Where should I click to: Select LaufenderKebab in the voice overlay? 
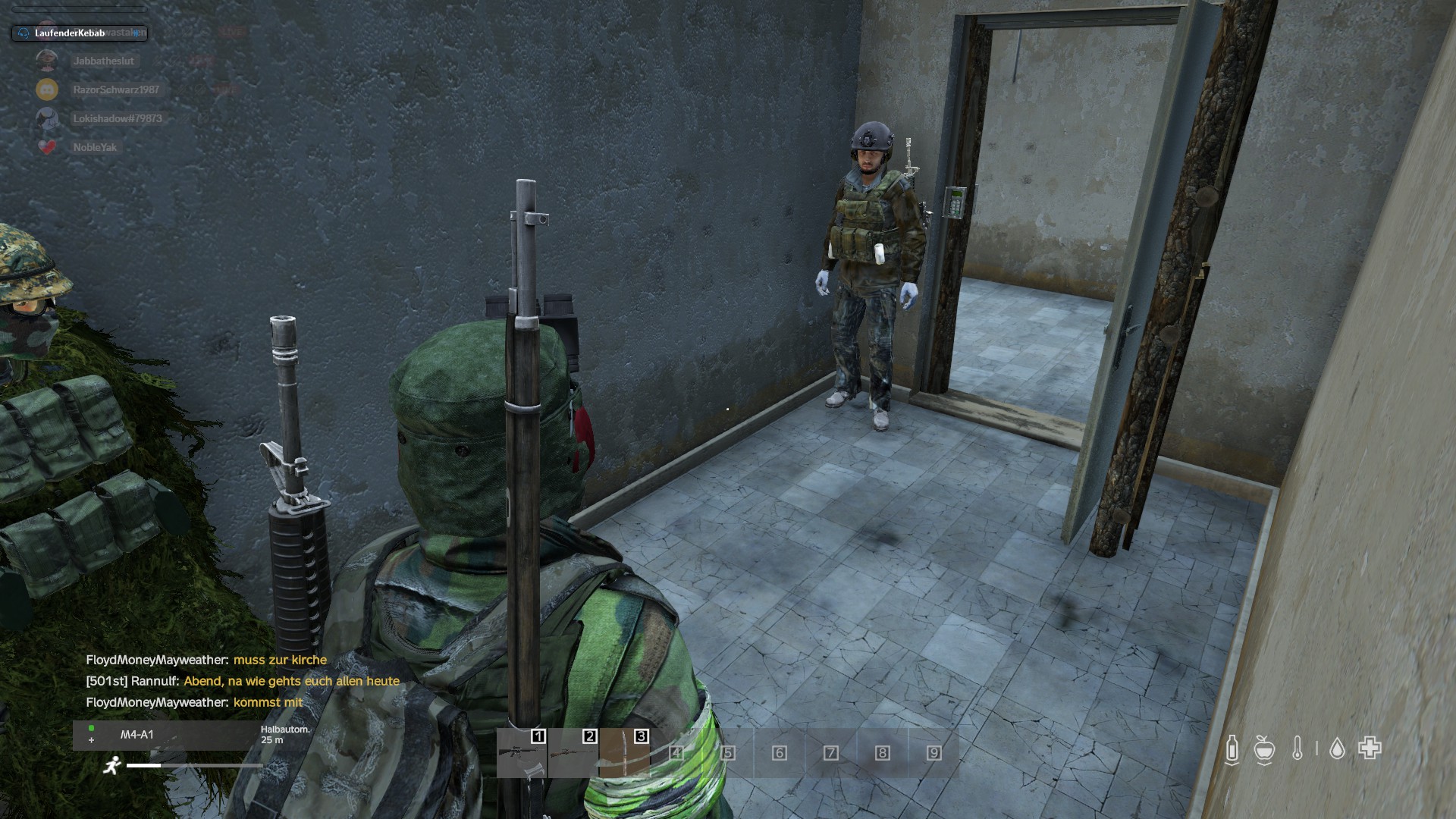click(70, 33)
